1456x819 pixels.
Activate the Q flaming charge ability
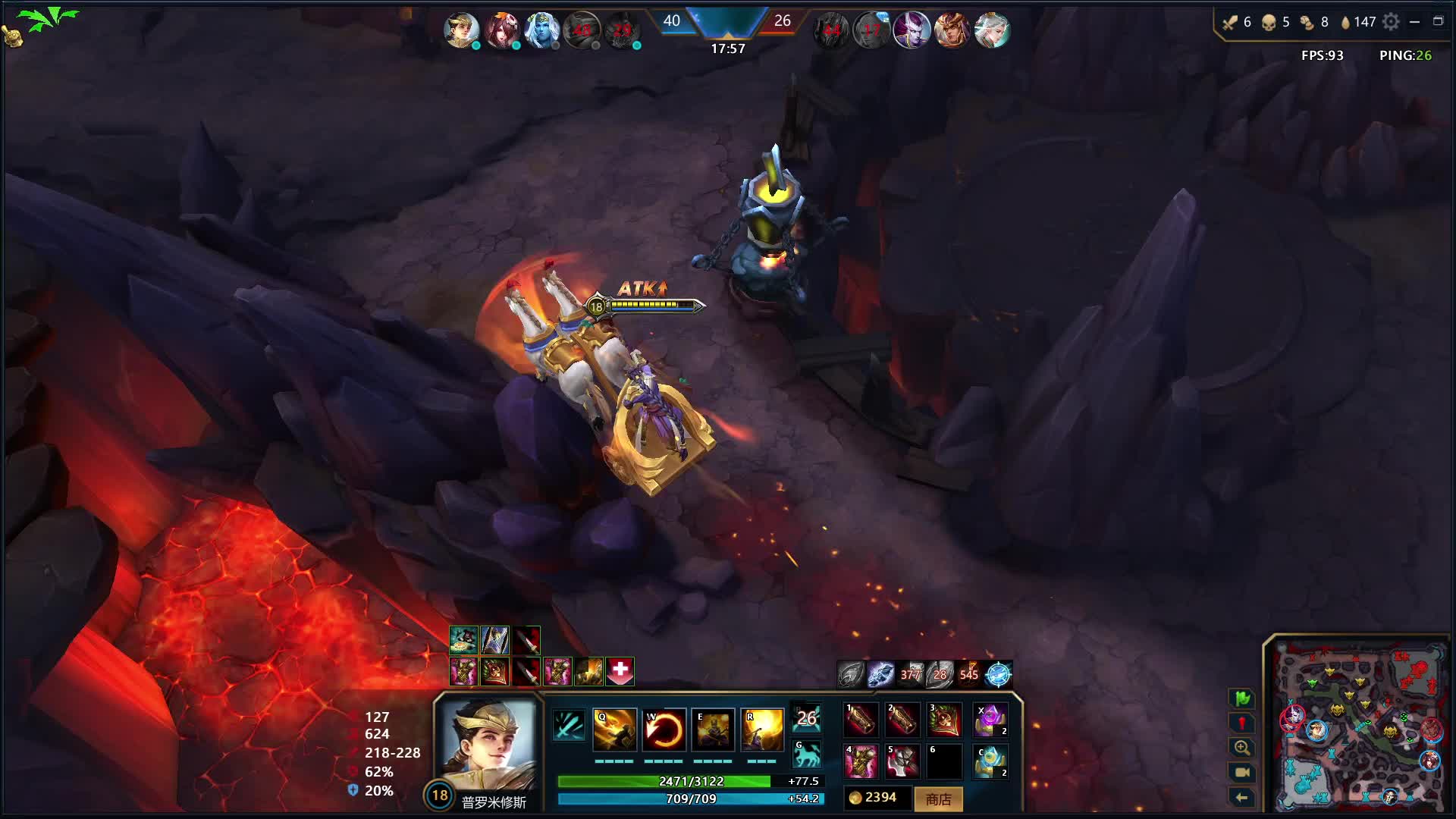pos(614,730)
